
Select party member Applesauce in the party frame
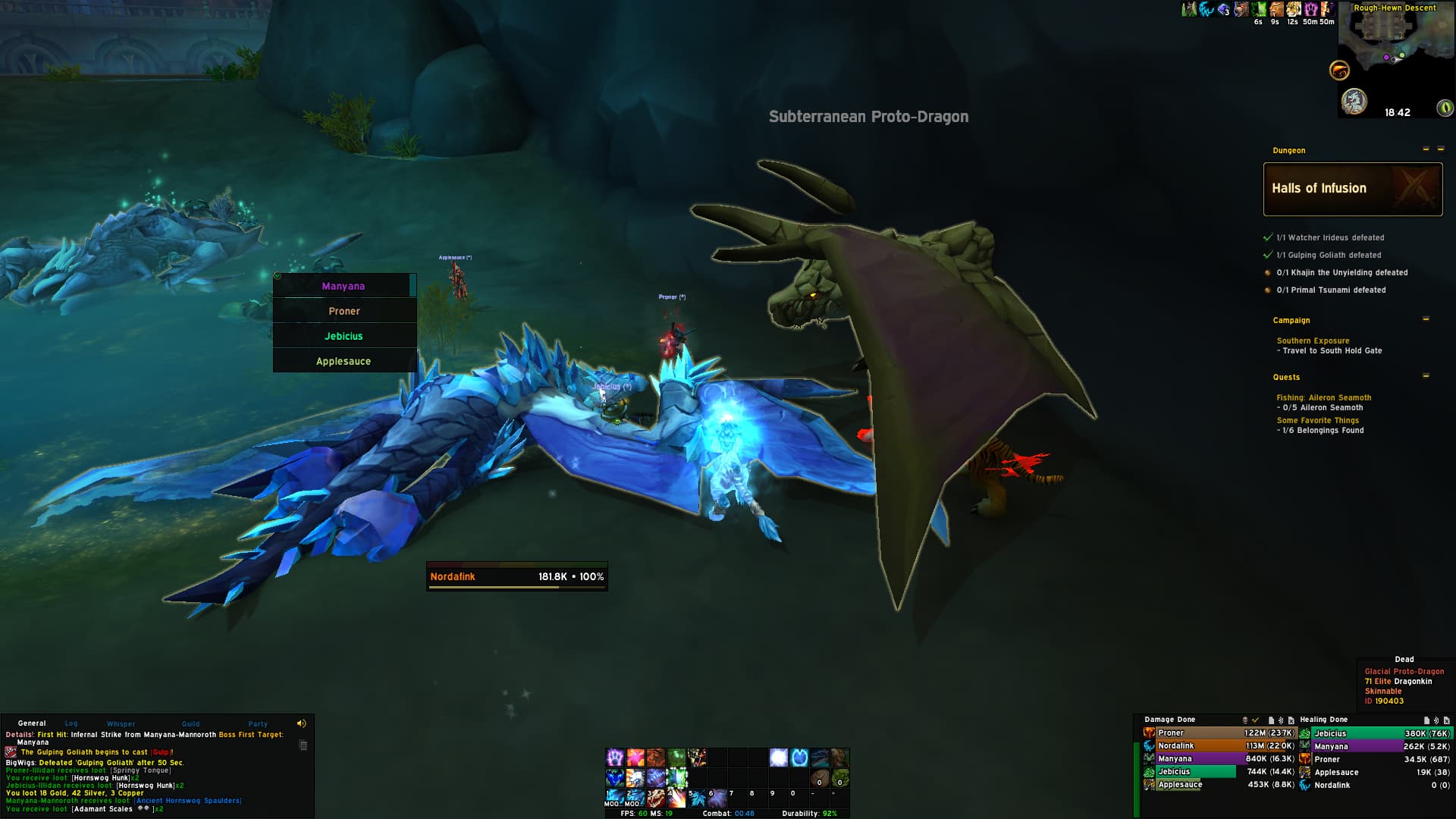tap(344, 361)
